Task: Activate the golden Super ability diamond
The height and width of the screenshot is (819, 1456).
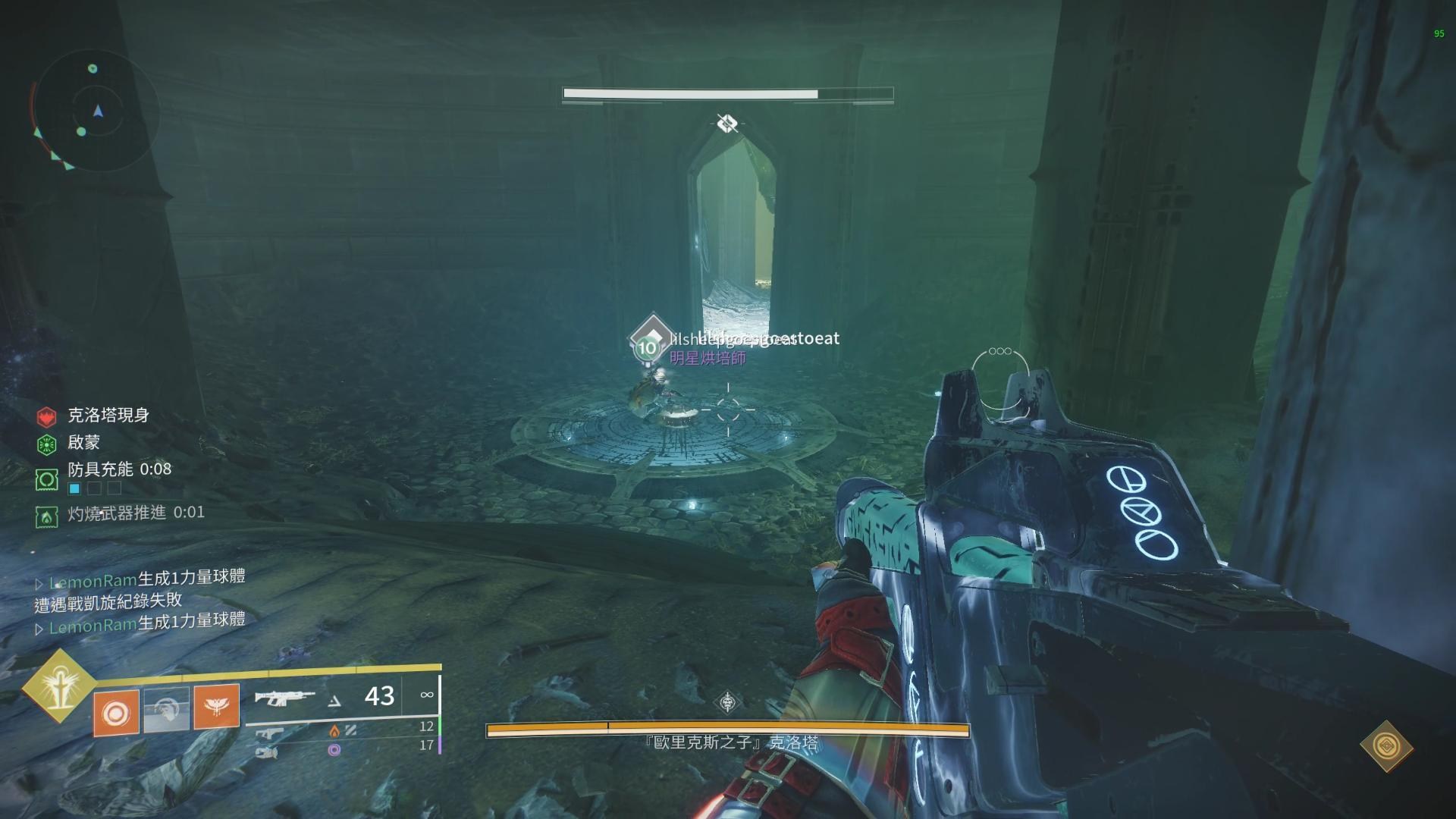Action: coord(58,686)
